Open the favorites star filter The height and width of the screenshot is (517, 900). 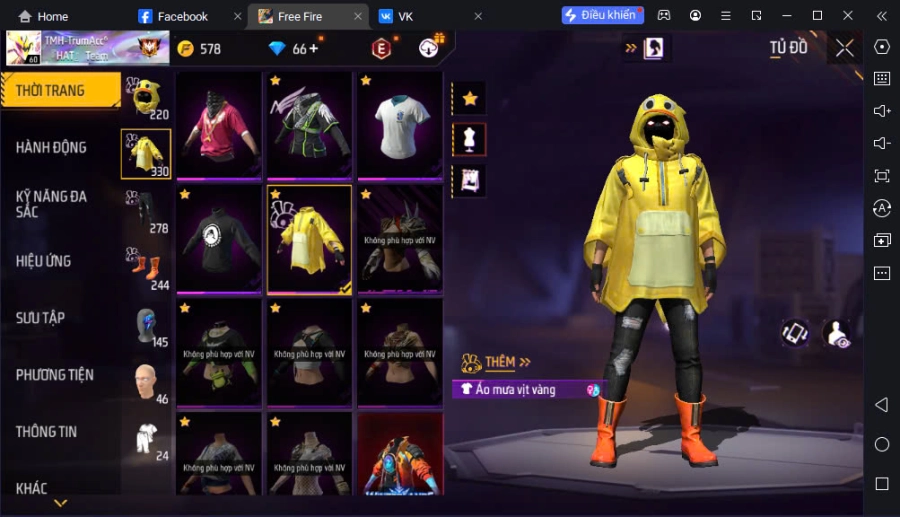point(469,98)
